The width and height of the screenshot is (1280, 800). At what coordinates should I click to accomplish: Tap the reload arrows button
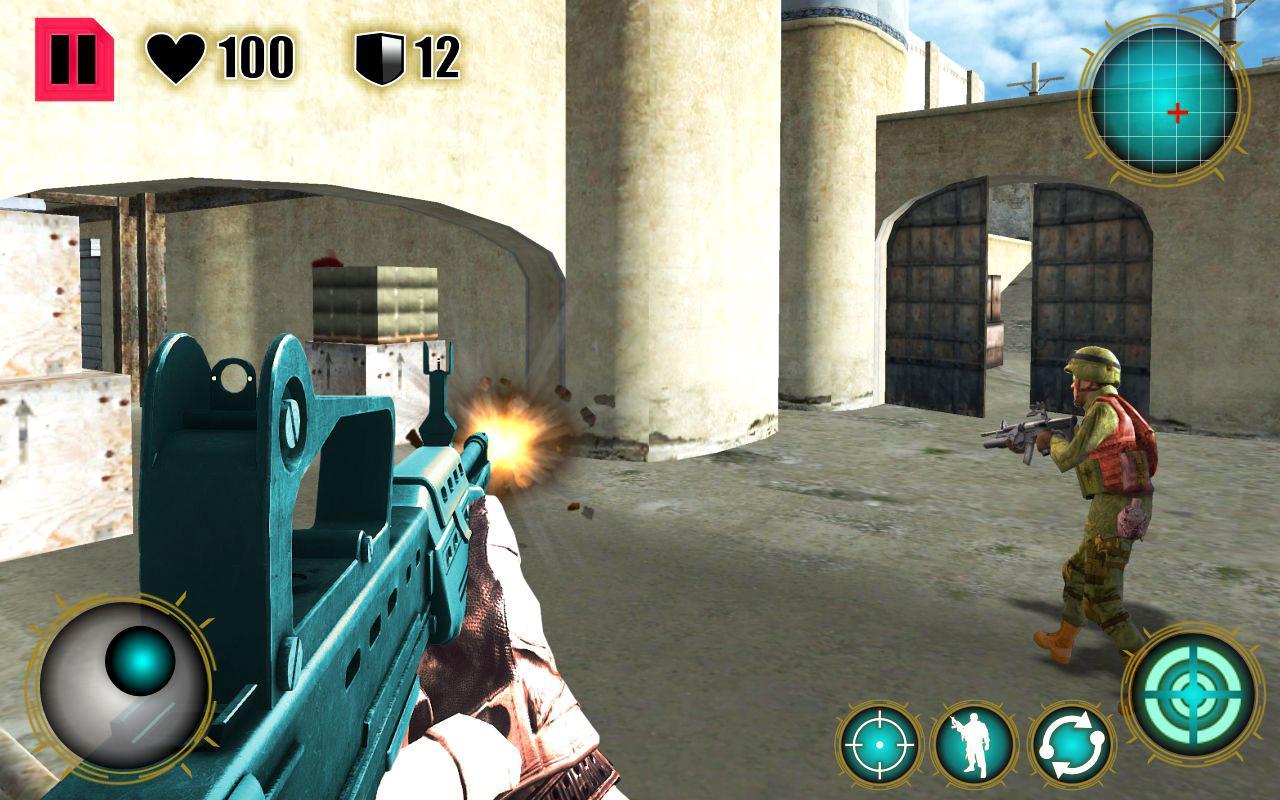(1071, 744)
